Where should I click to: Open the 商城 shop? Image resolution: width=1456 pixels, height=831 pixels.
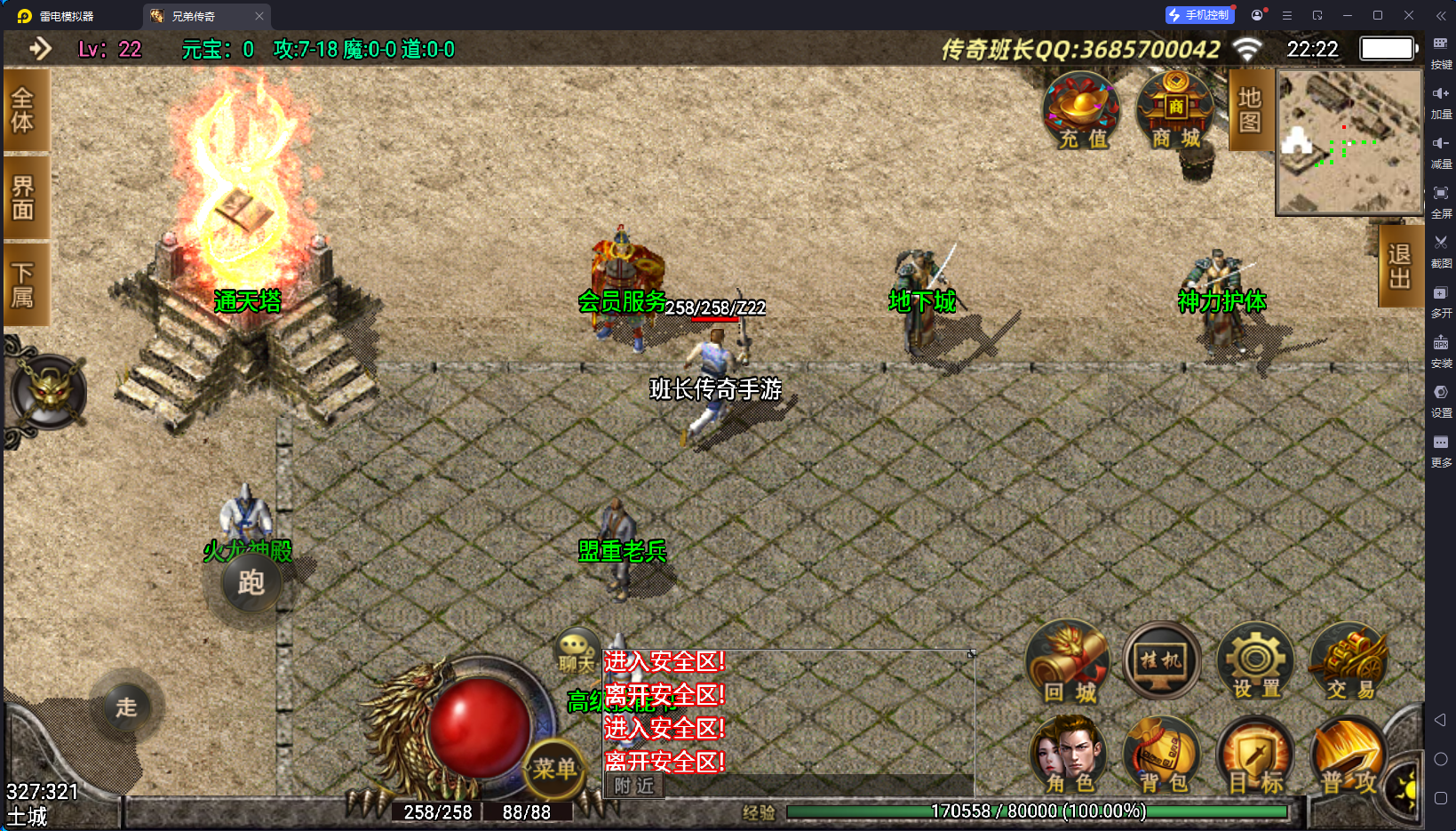pyautogui.click(x=1175, y=113)
